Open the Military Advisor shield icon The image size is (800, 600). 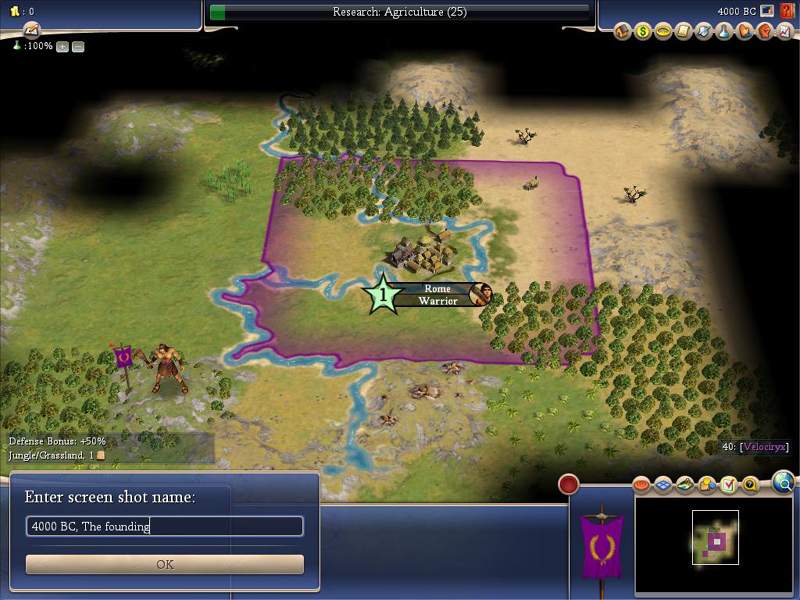(x=701, y=32)
